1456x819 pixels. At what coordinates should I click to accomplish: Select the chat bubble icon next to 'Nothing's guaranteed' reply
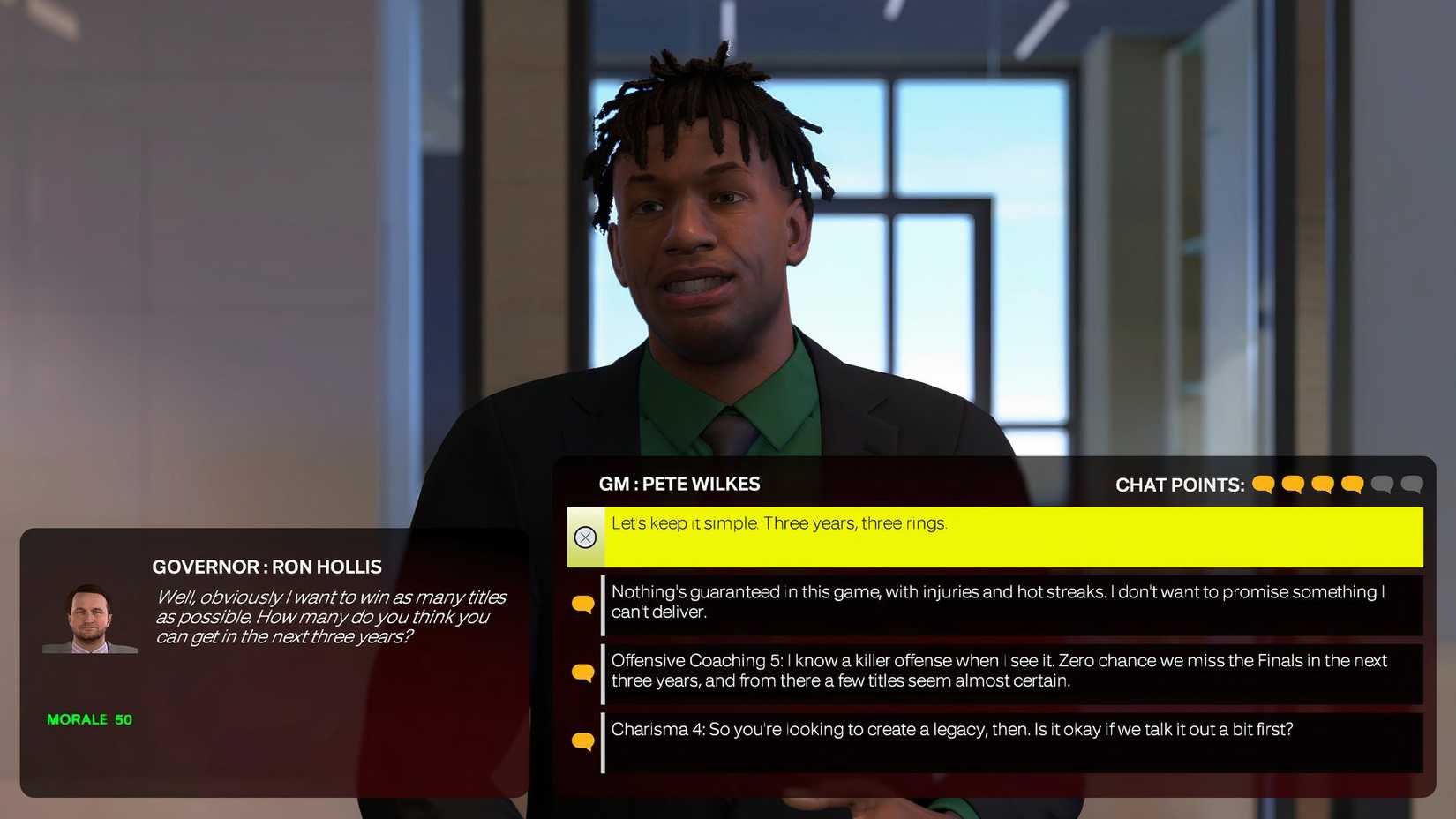pos(583,602)
